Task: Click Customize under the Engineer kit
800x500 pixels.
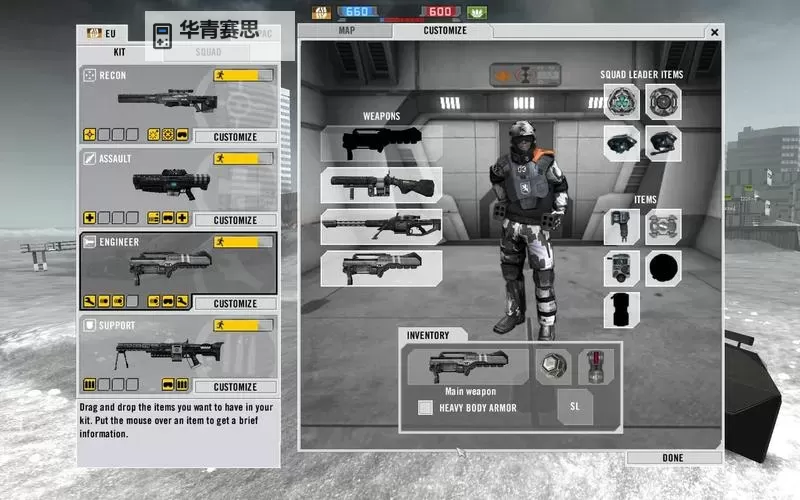Action: coord(235,303)
